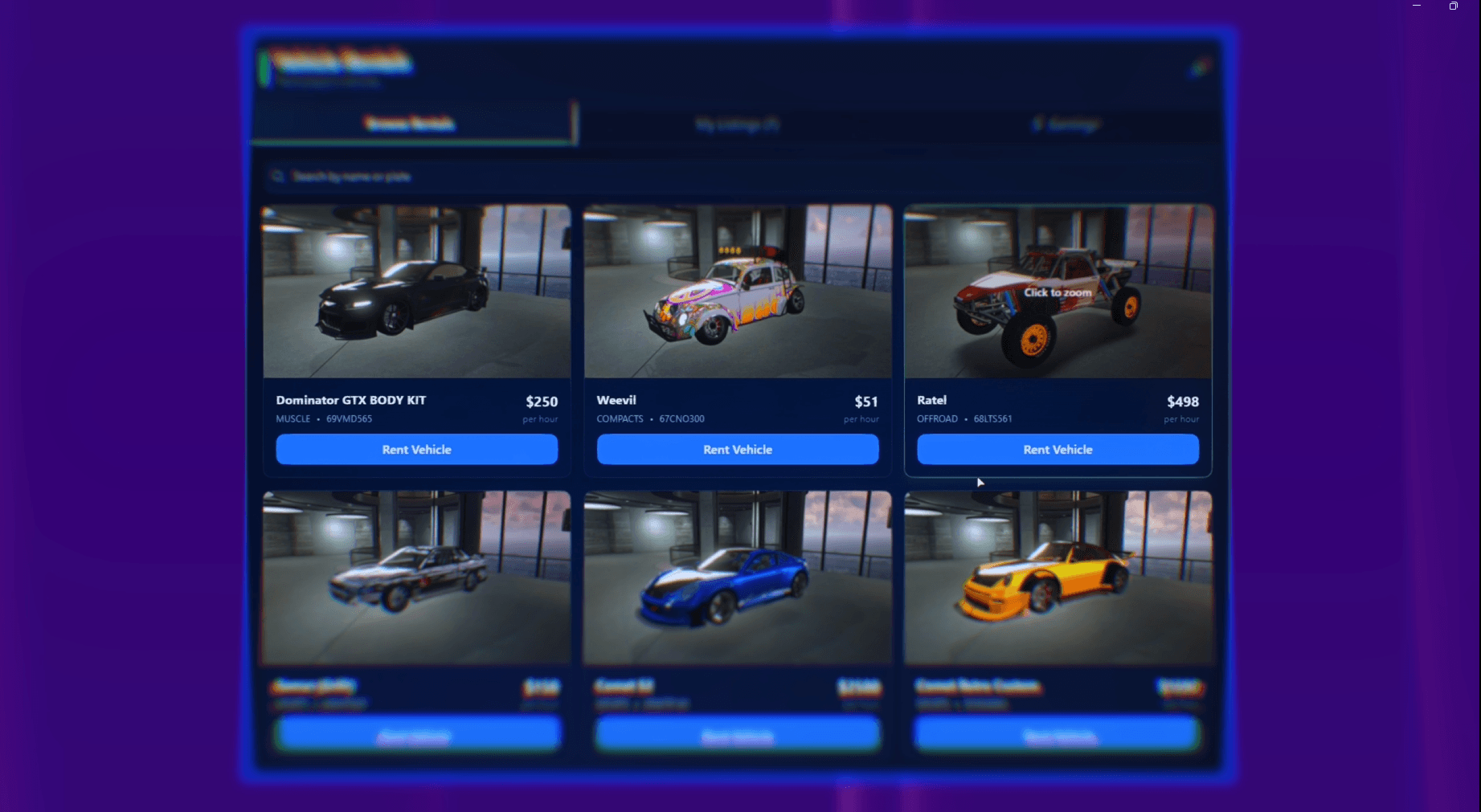This screenshot has width=1481, height=812.
Task: View the Weevil preview thumbnail
Action: [737, 292]
